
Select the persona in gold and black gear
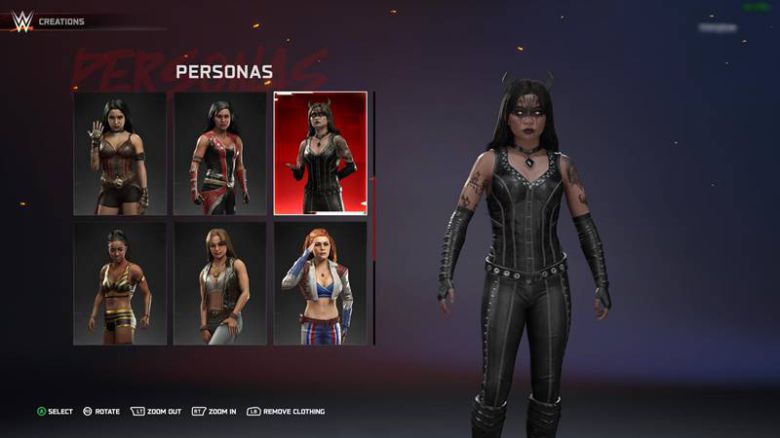click(120, 284)
